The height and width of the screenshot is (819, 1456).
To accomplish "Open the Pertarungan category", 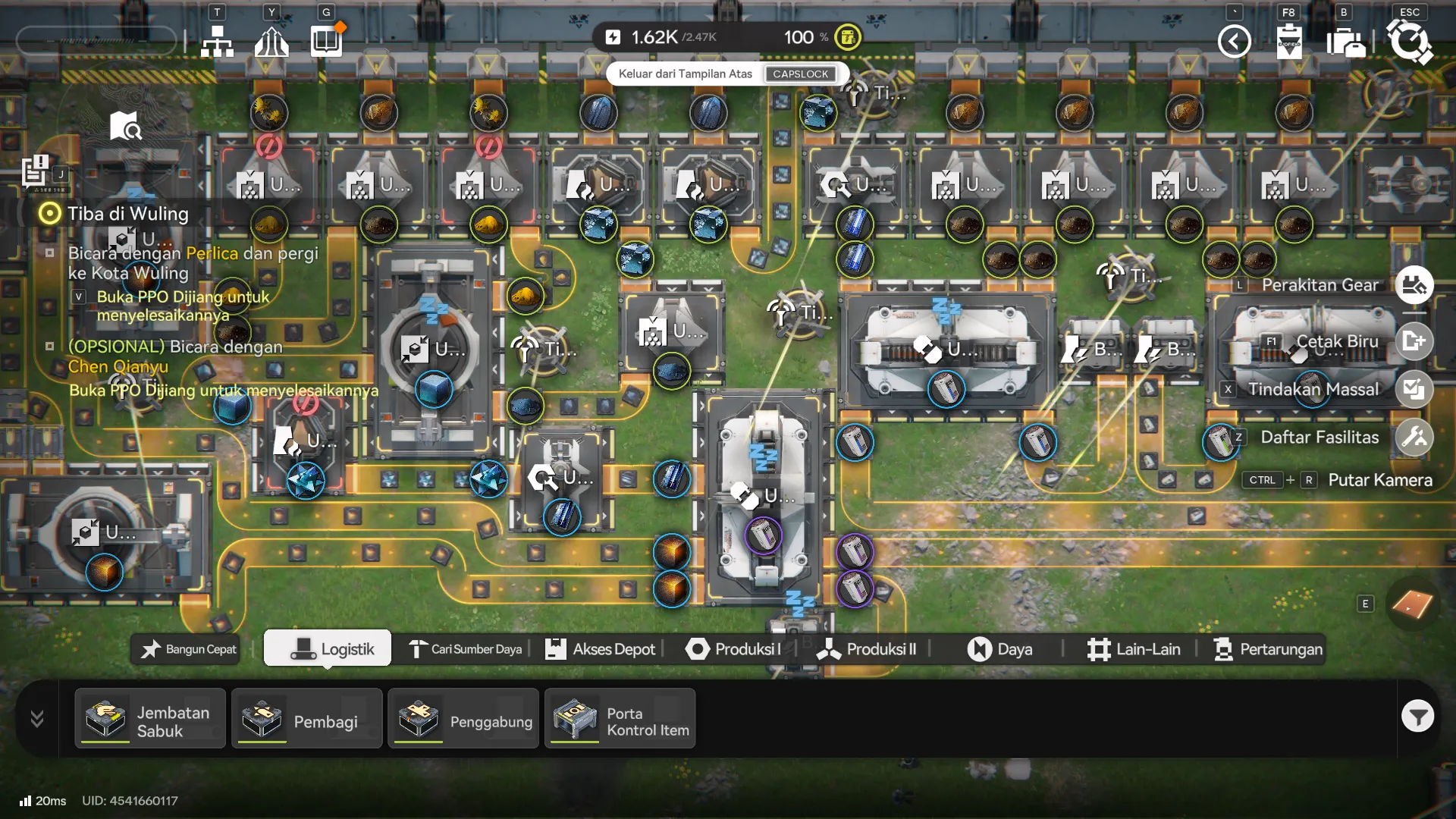I will click(x=1268, y=649).
